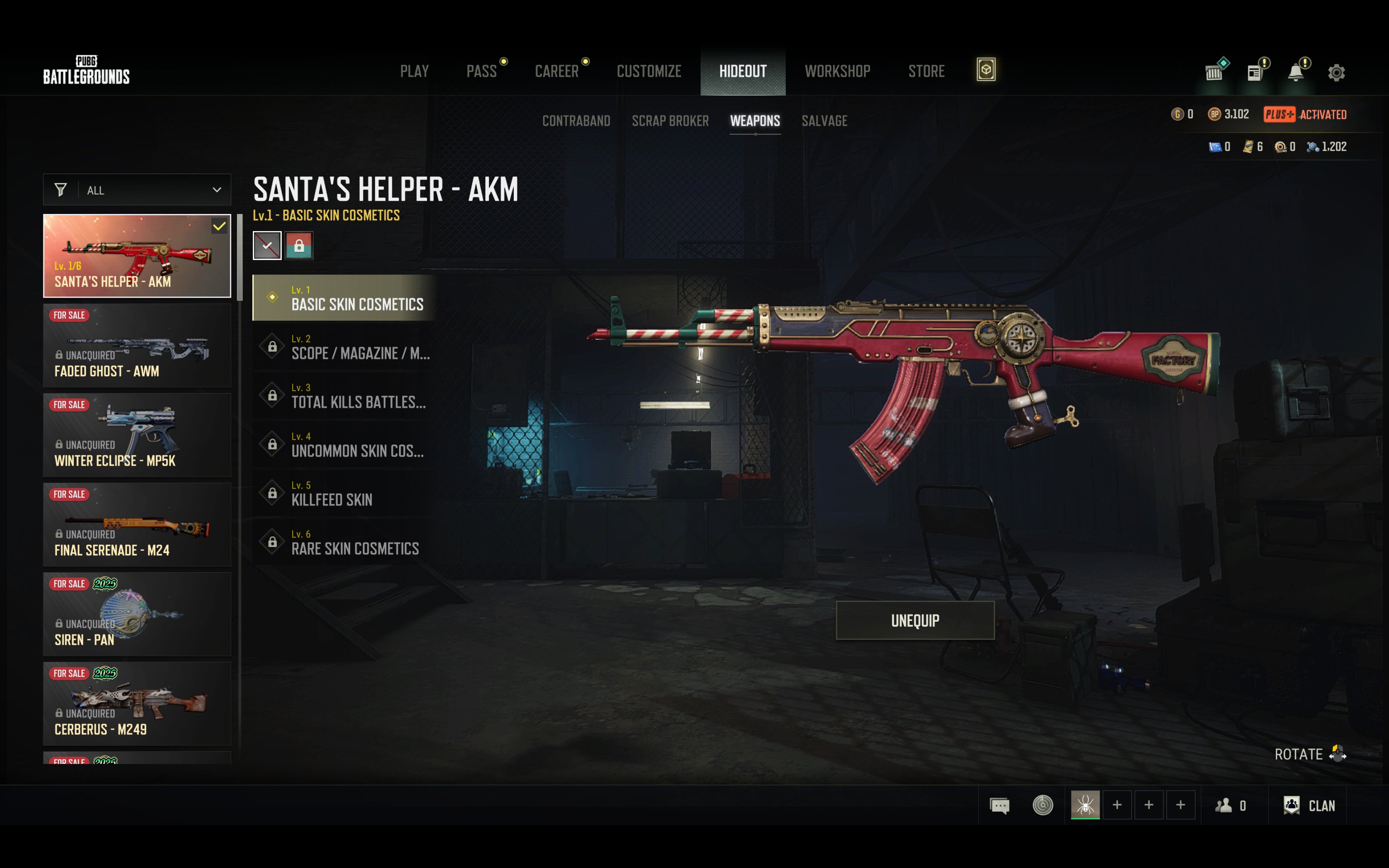Image resolution: width=1389 pixels, height=868 pixels.
Task: Switch to the Customize tab
Action: [649, 71]
